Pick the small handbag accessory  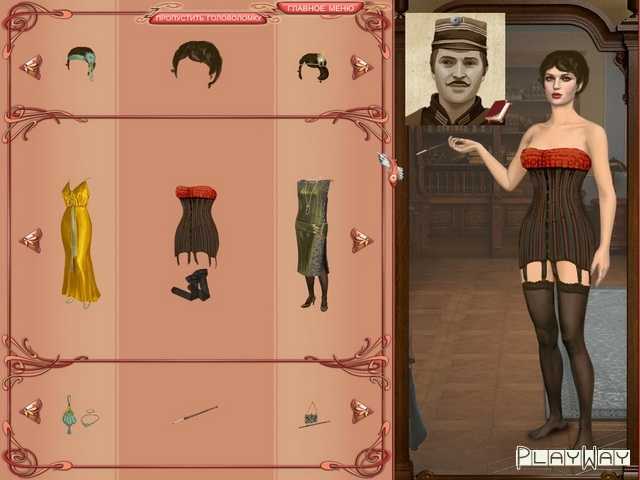click(312, 414)
